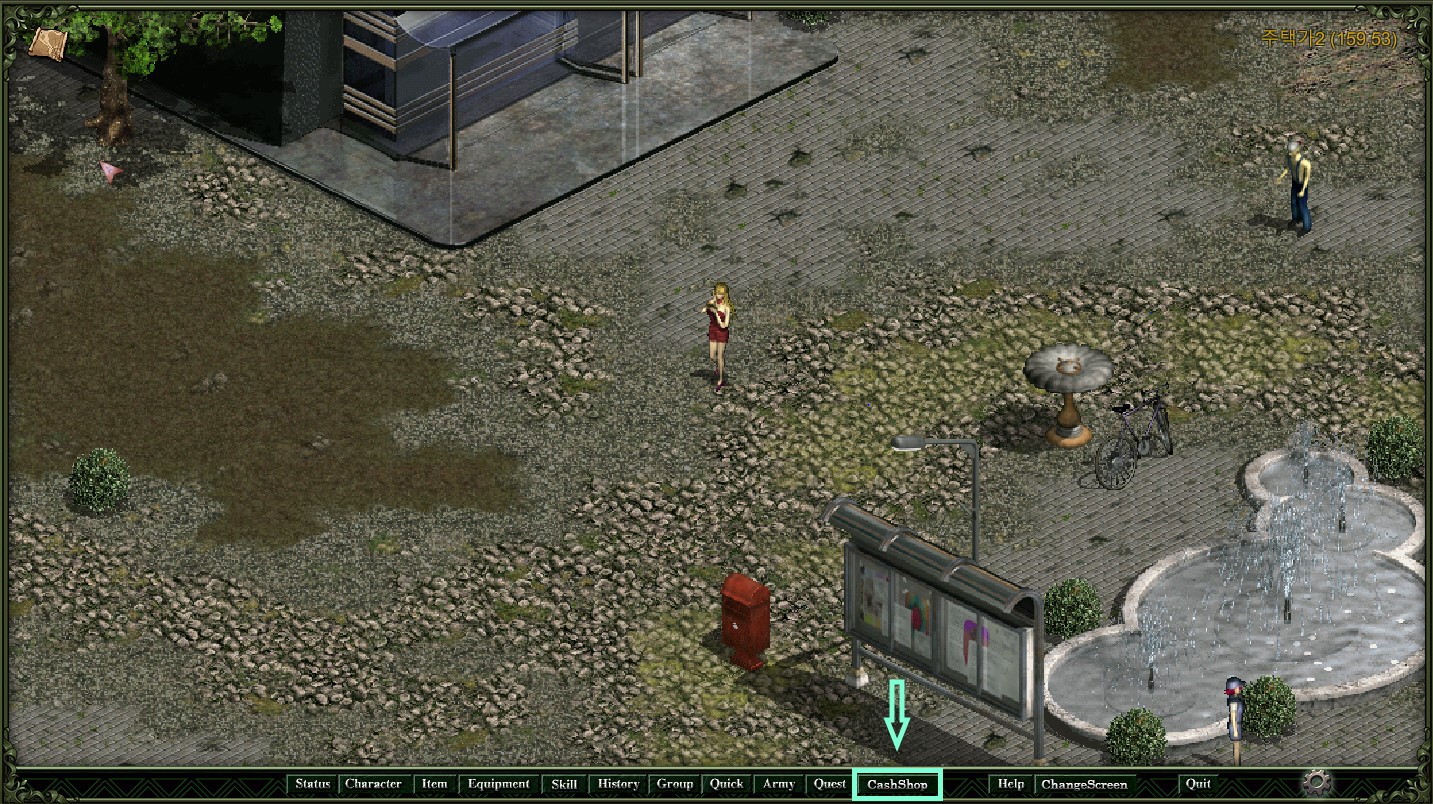Screen dimensions: 1433x804
Task: Open settings with the gear icon
Action: tap(1317, 782)
